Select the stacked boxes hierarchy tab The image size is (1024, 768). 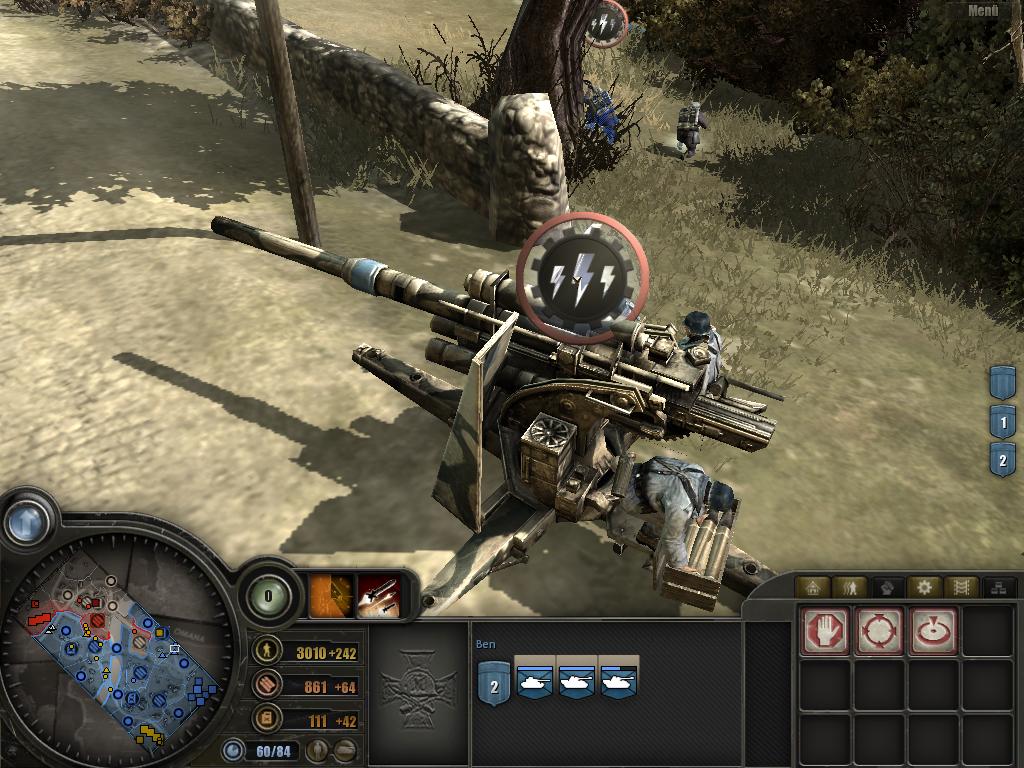click(996, 587)
